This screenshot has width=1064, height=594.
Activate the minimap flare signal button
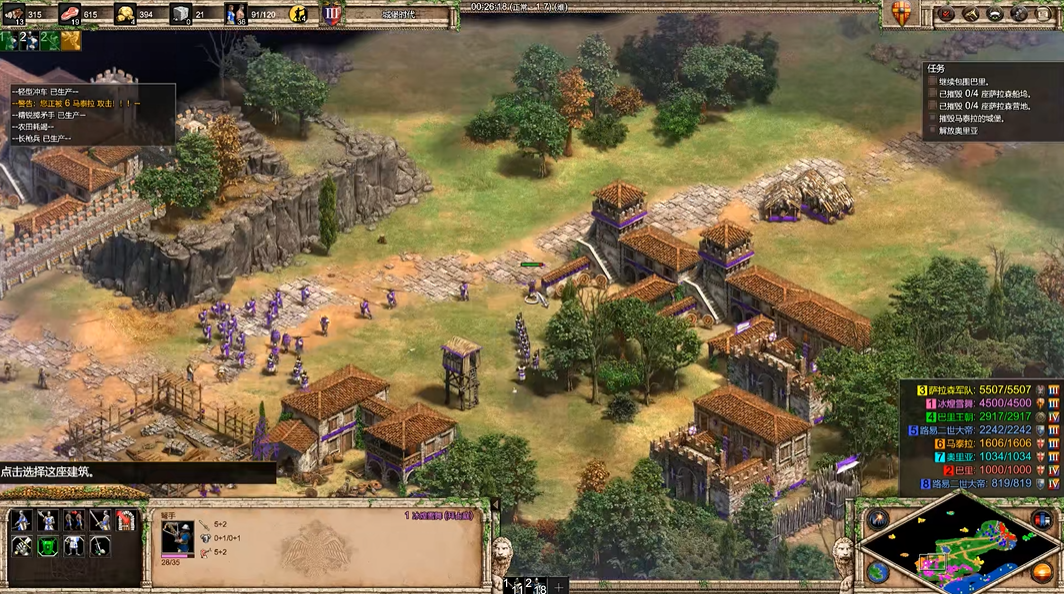coord(878,519)
